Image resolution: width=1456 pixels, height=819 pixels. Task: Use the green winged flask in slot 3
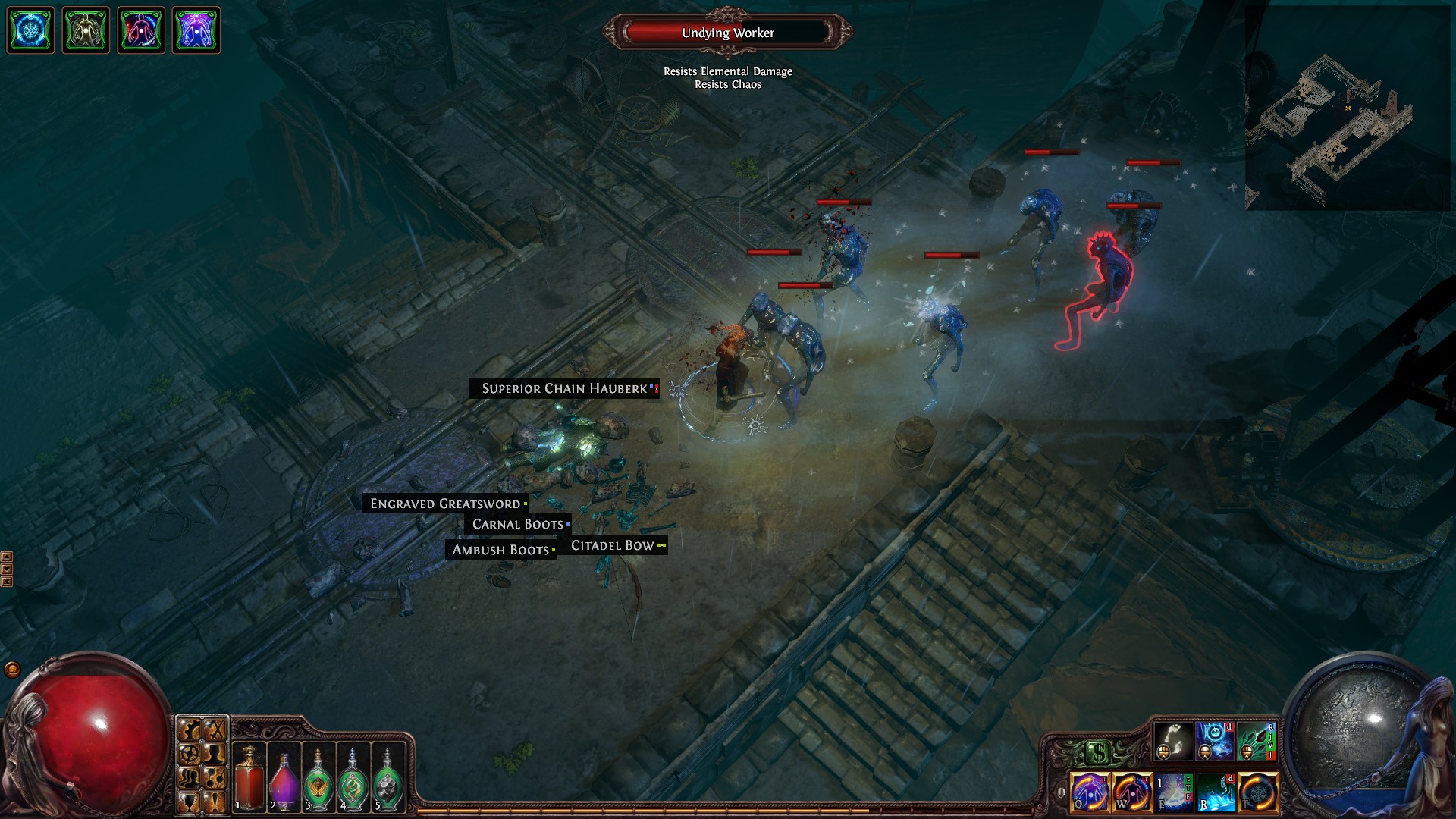click(x=318, y=777)
